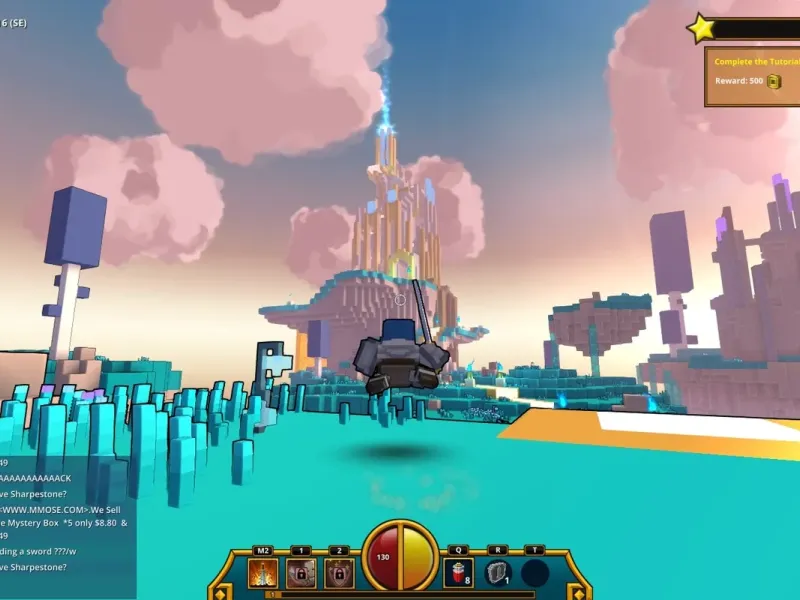Viewport: 800px width, 600px height.
Task: Activate the sword strike M2 ability
Action: pyautogui.click(x=264, y=574)
